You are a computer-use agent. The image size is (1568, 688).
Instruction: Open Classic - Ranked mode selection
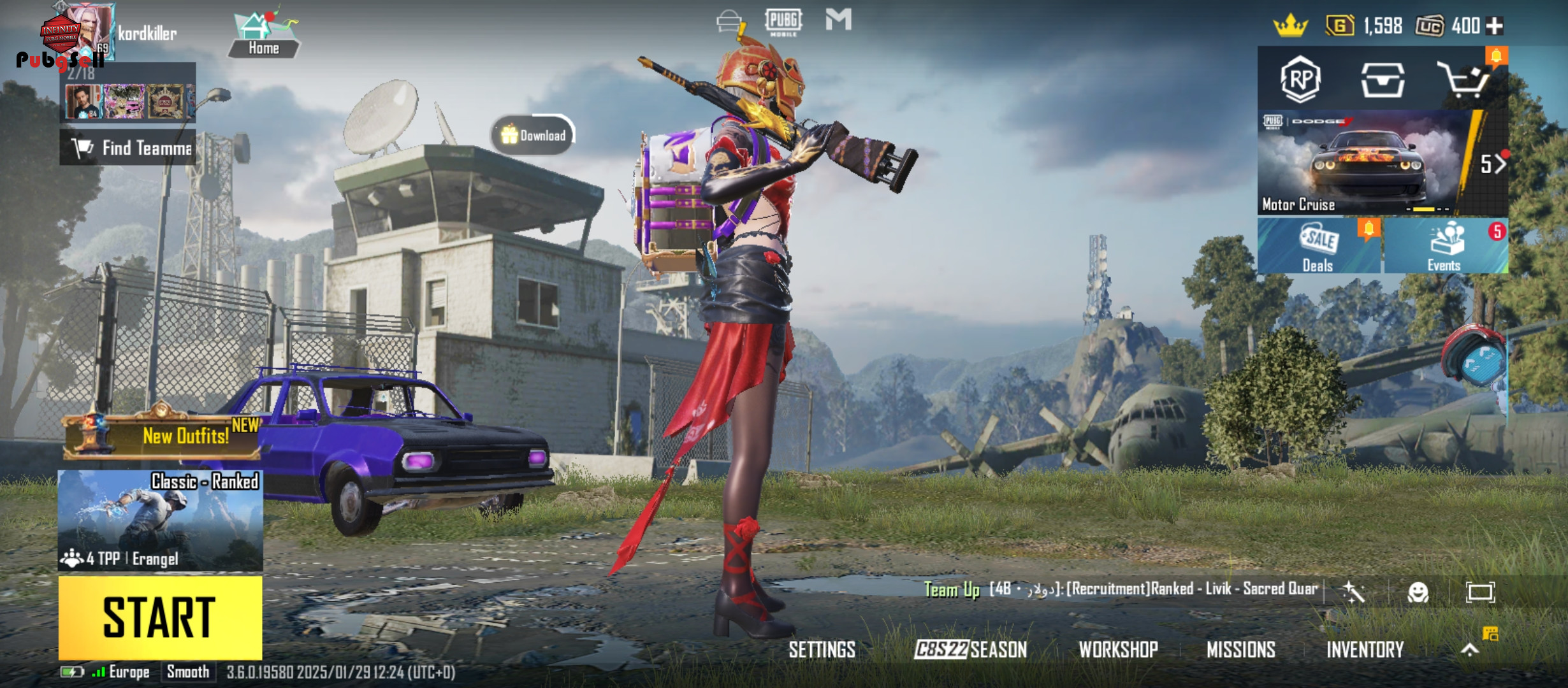coord(160,520)
